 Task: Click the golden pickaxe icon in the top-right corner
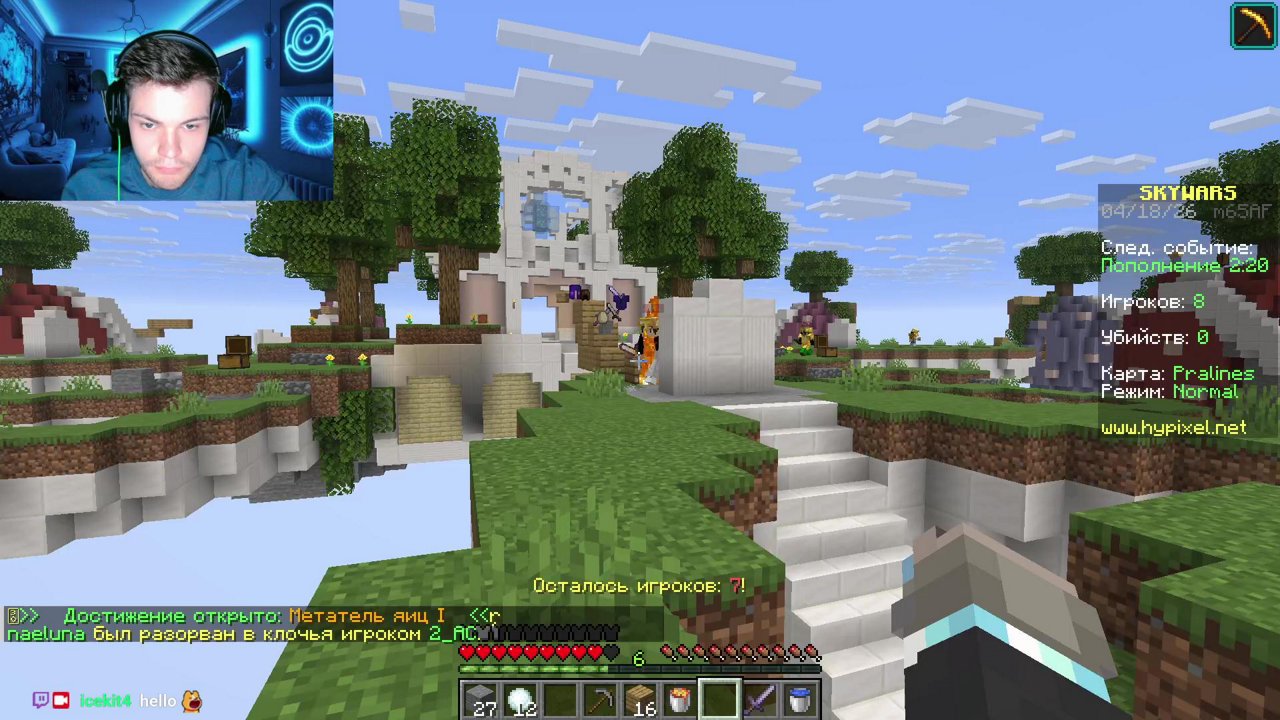1253,25
